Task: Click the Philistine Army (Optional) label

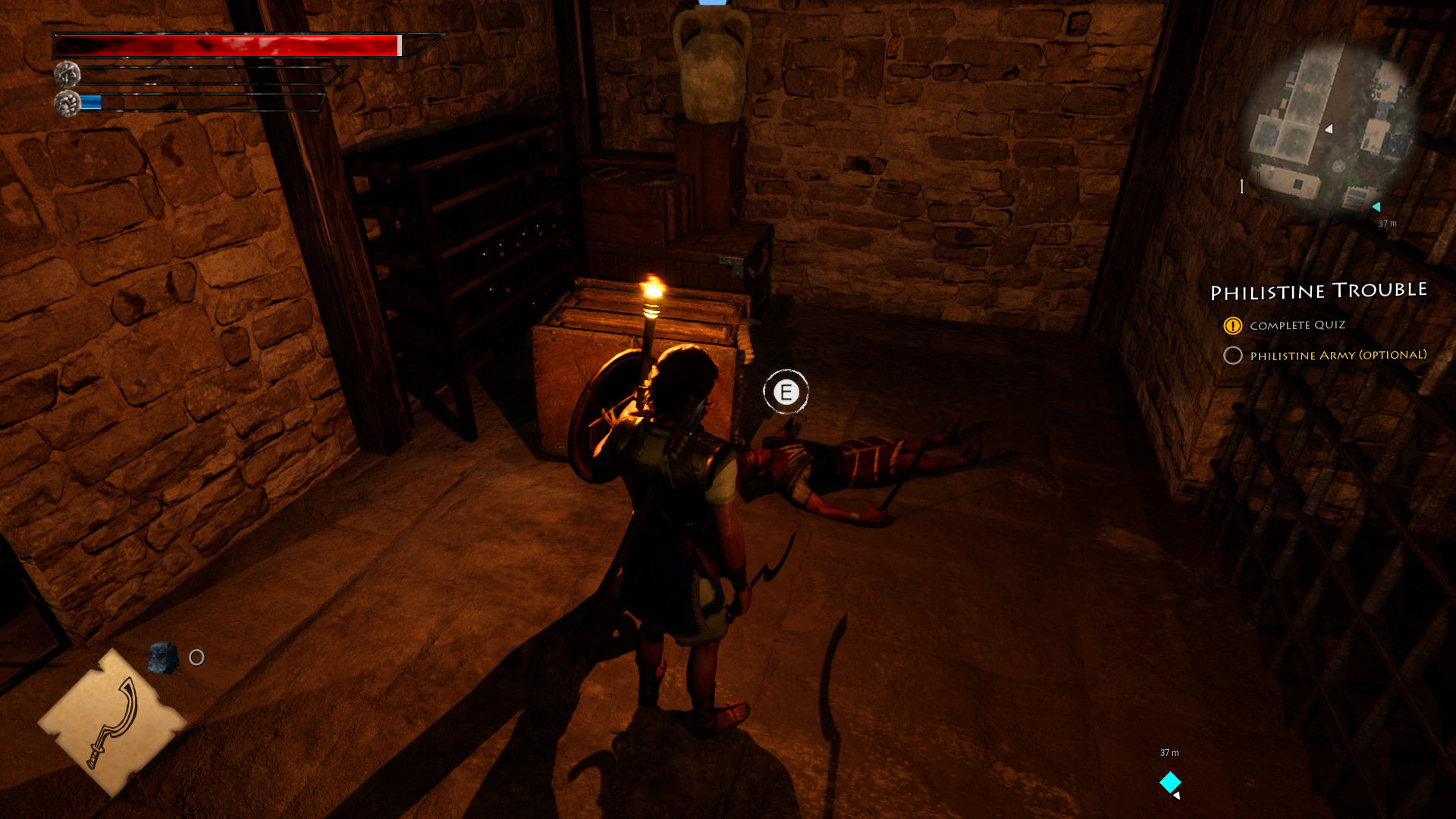Action: pos(1338,355)
